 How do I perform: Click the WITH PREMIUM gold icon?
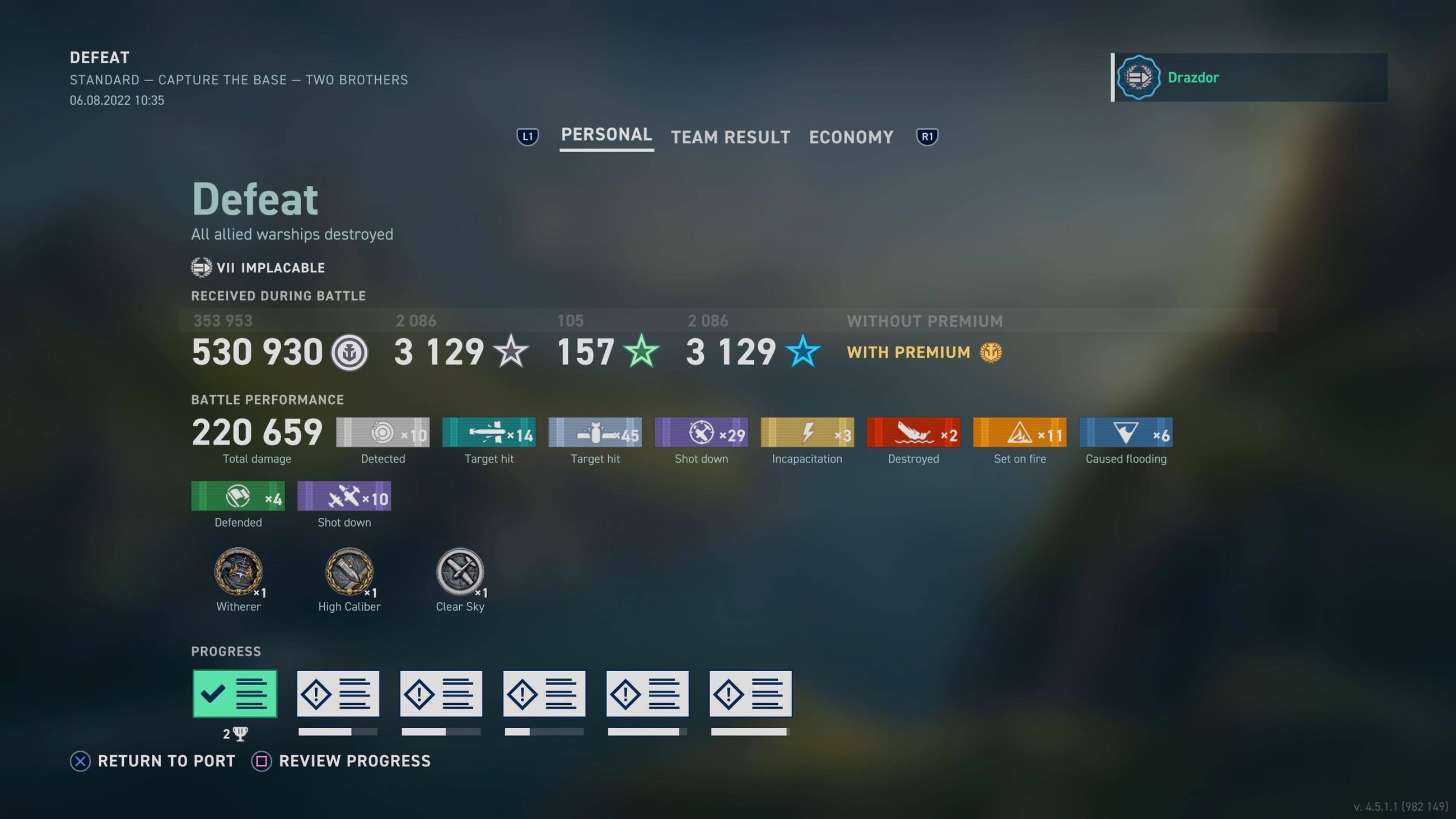pyautogui.click(x=992, y=352)
